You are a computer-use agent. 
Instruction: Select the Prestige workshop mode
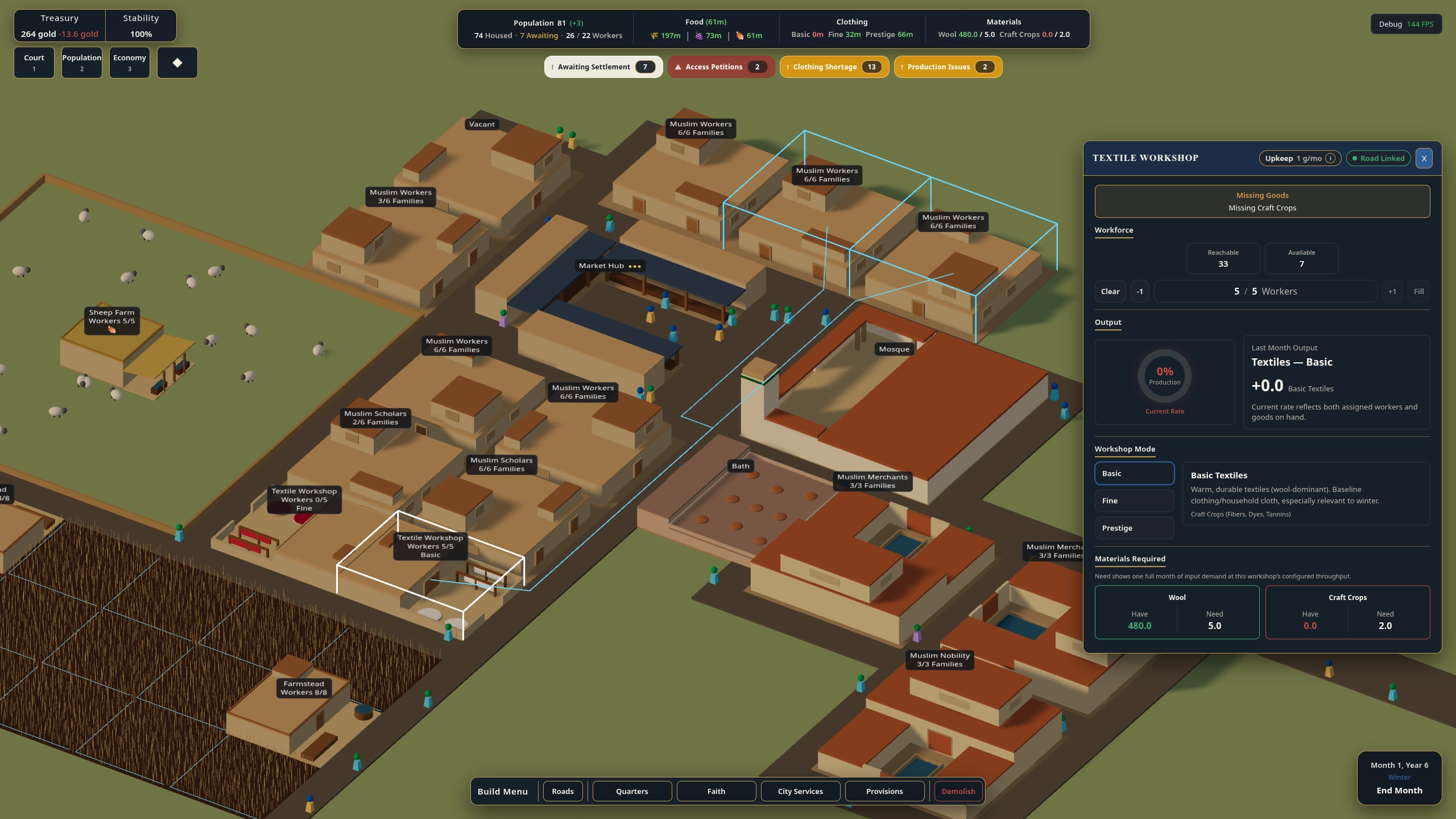tap(1134, 528)
